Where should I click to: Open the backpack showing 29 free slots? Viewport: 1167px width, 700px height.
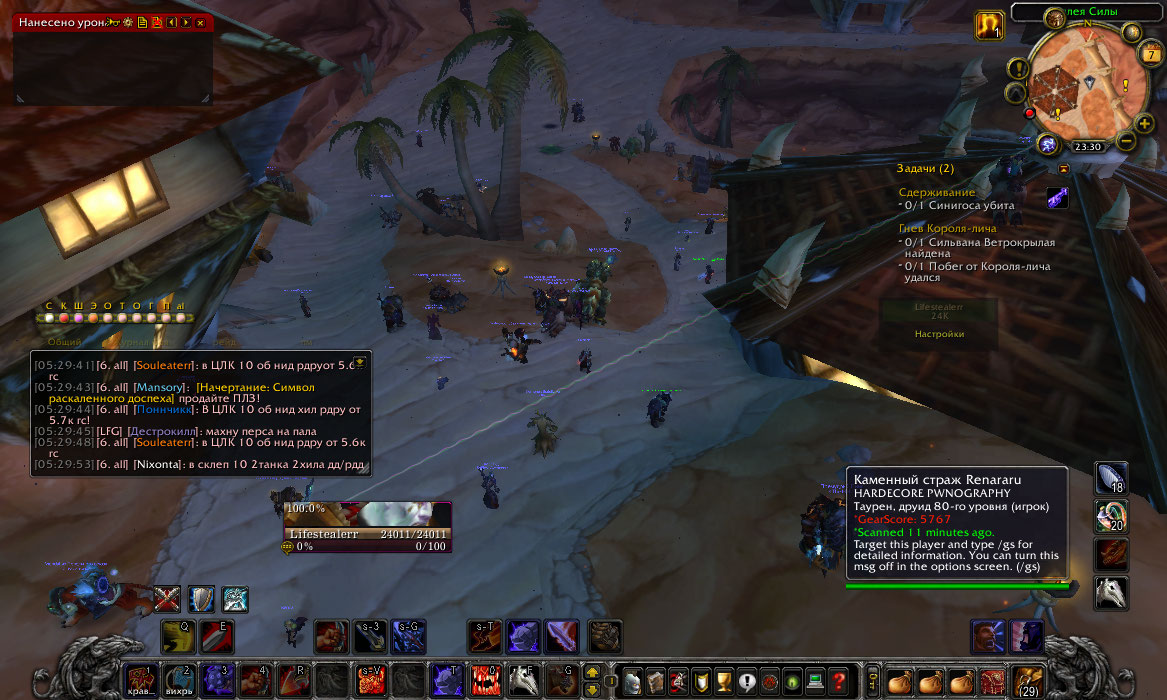click(x=1027, y=680)
